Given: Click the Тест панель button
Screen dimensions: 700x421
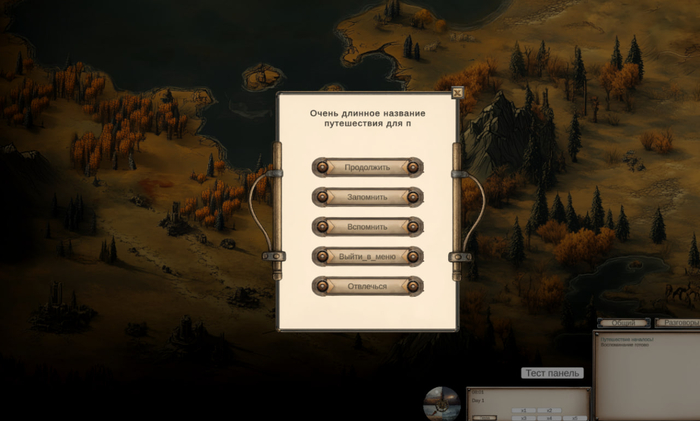Looking at the screenshot, I should click(551, 373).
